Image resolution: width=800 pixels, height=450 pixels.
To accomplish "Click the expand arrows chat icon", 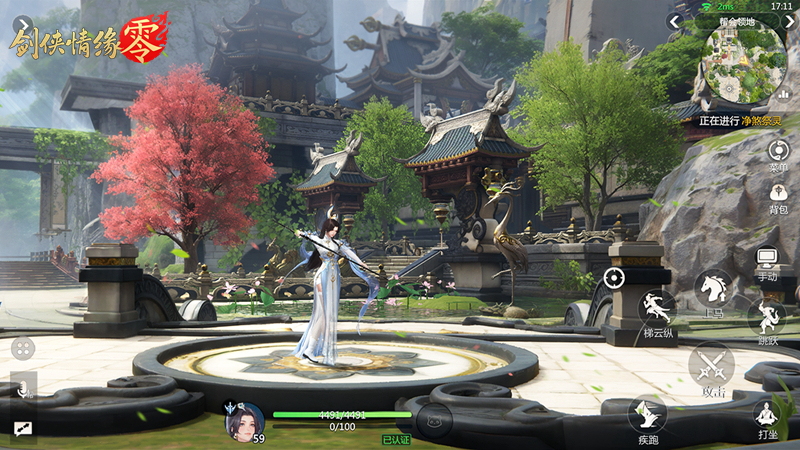I will pos(22,428).
